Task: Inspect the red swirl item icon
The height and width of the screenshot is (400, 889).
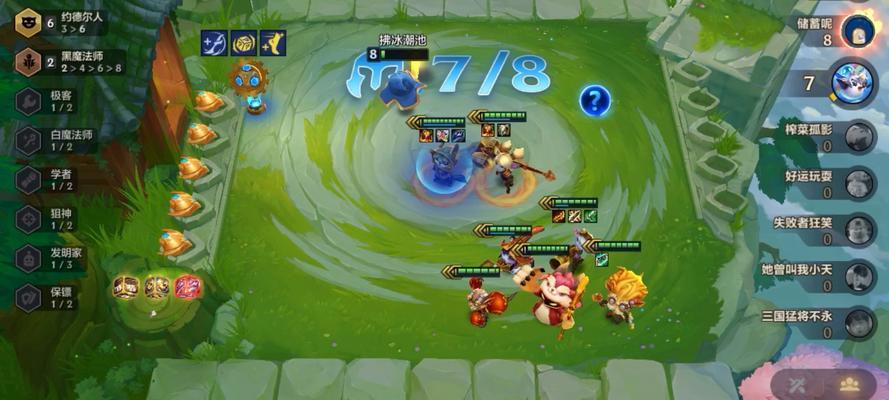Action: (188, 288)
